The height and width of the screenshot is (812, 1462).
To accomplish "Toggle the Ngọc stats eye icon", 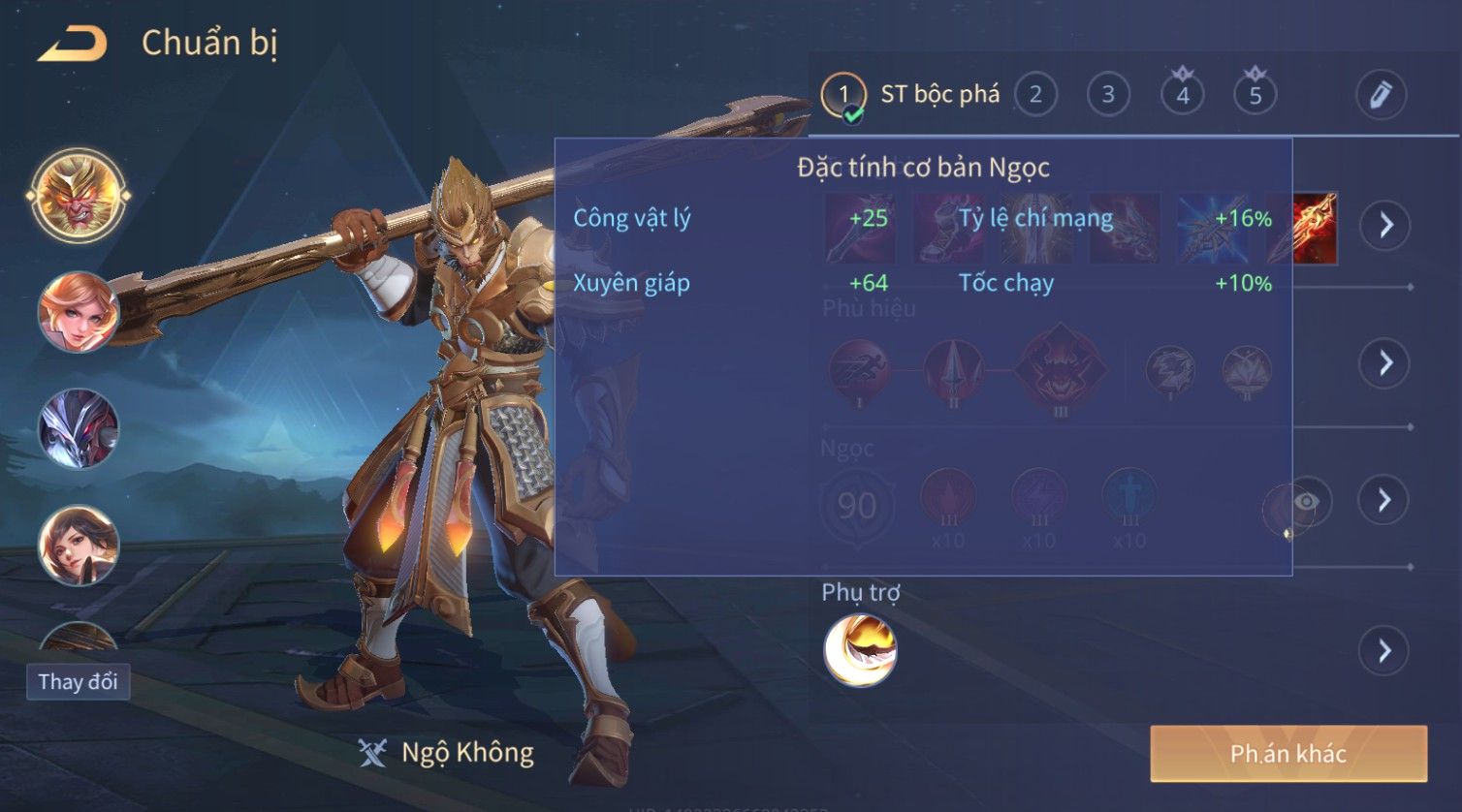I will click(1305, 501).
